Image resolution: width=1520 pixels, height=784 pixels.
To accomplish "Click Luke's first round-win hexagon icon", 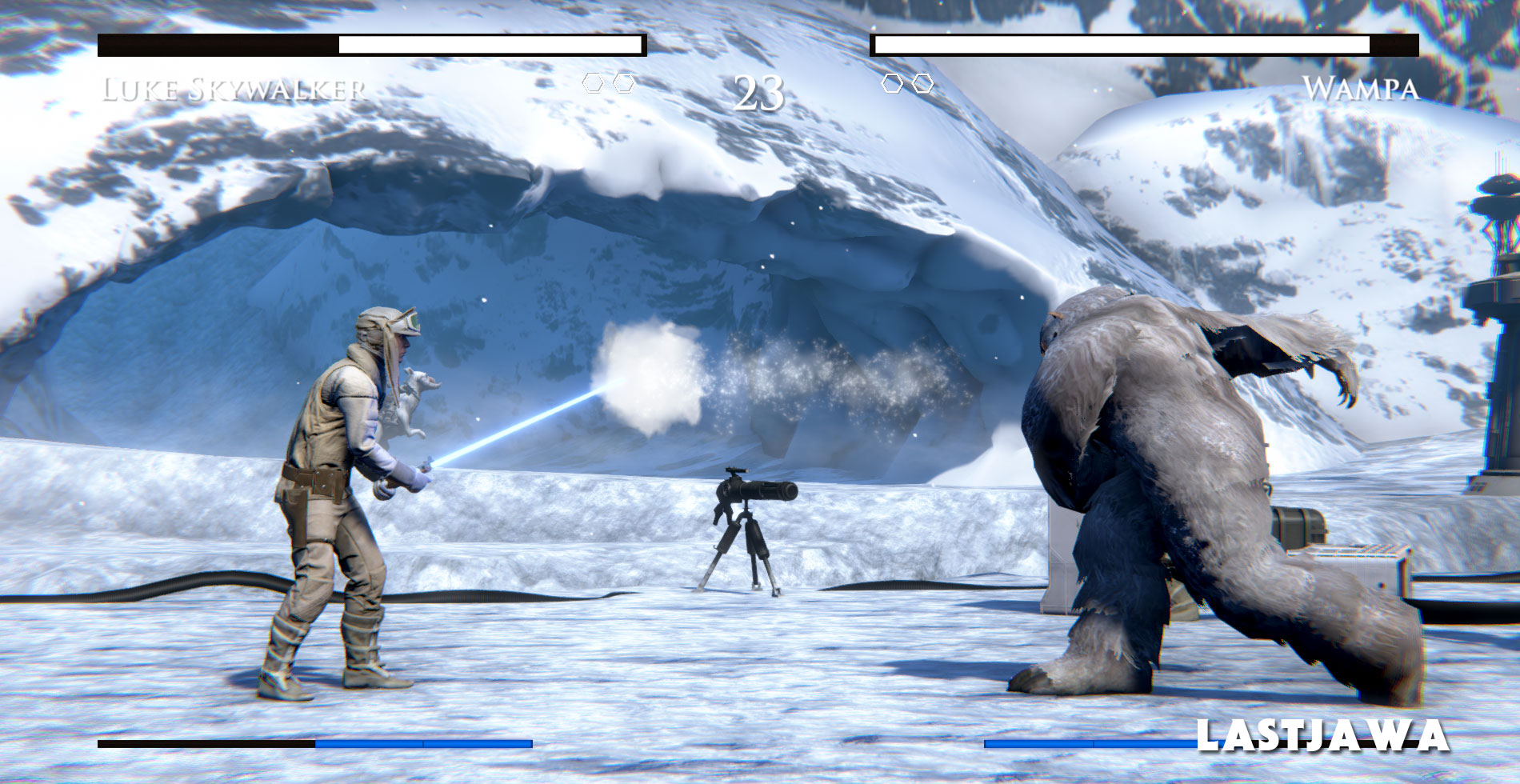I will [593, 82].
